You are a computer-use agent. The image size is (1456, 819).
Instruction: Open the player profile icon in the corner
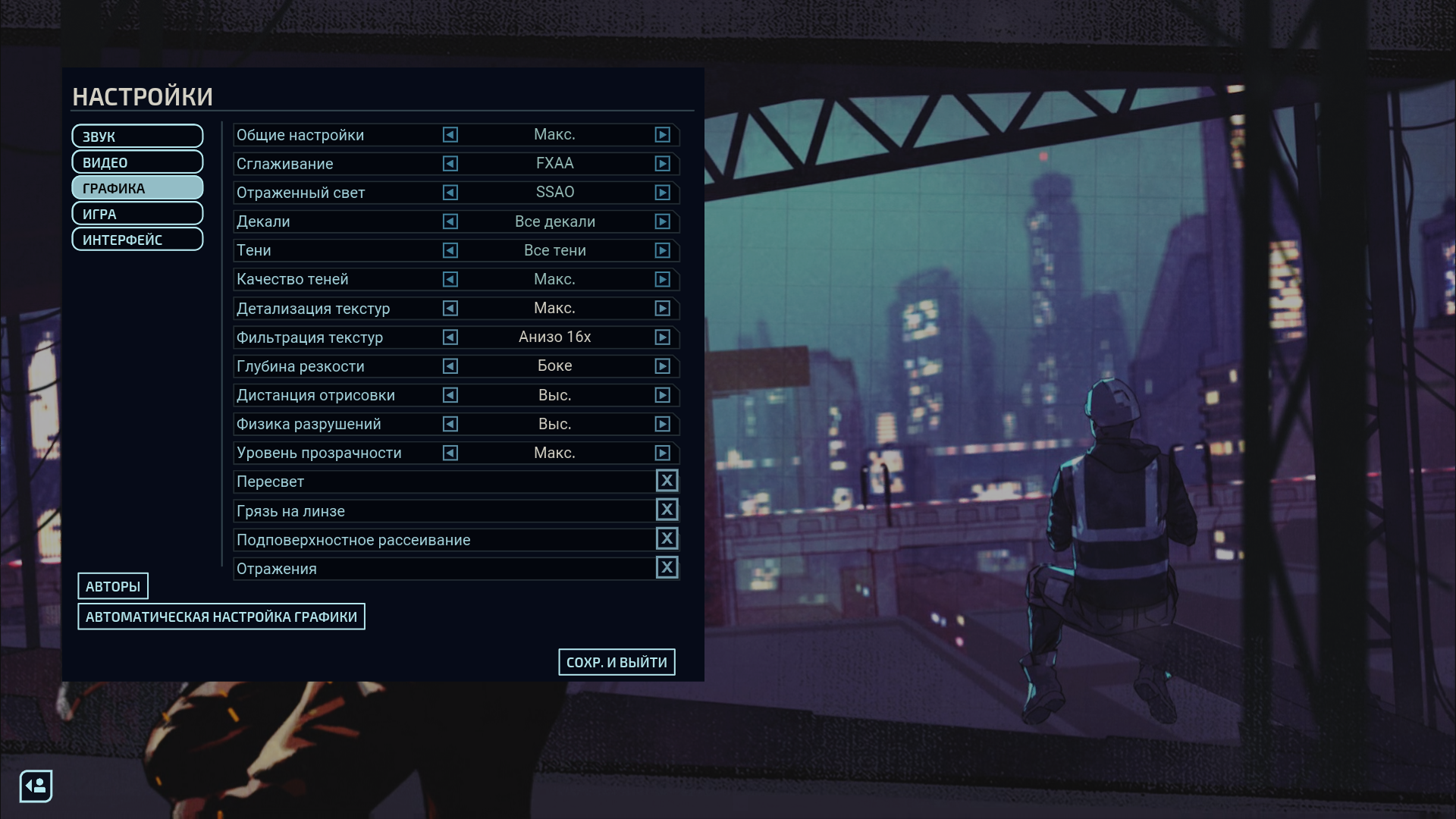(36, 786)
